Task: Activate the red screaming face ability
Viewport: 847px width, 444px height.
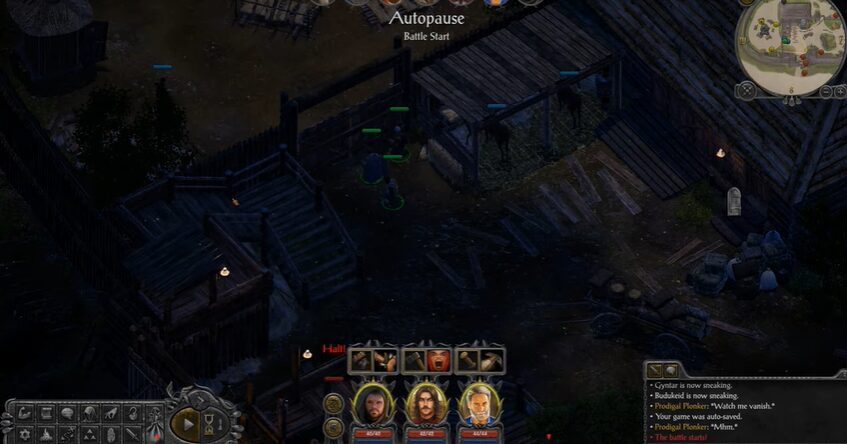Action: 437,360
